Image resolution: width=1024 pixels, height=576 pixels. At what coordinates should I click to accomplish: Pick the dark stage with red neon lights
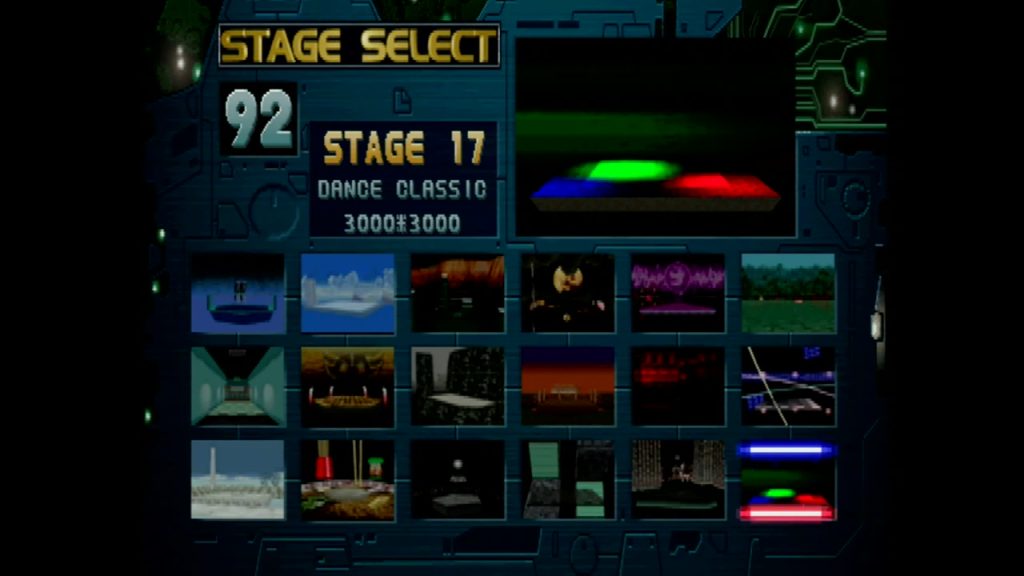[678, 386]
